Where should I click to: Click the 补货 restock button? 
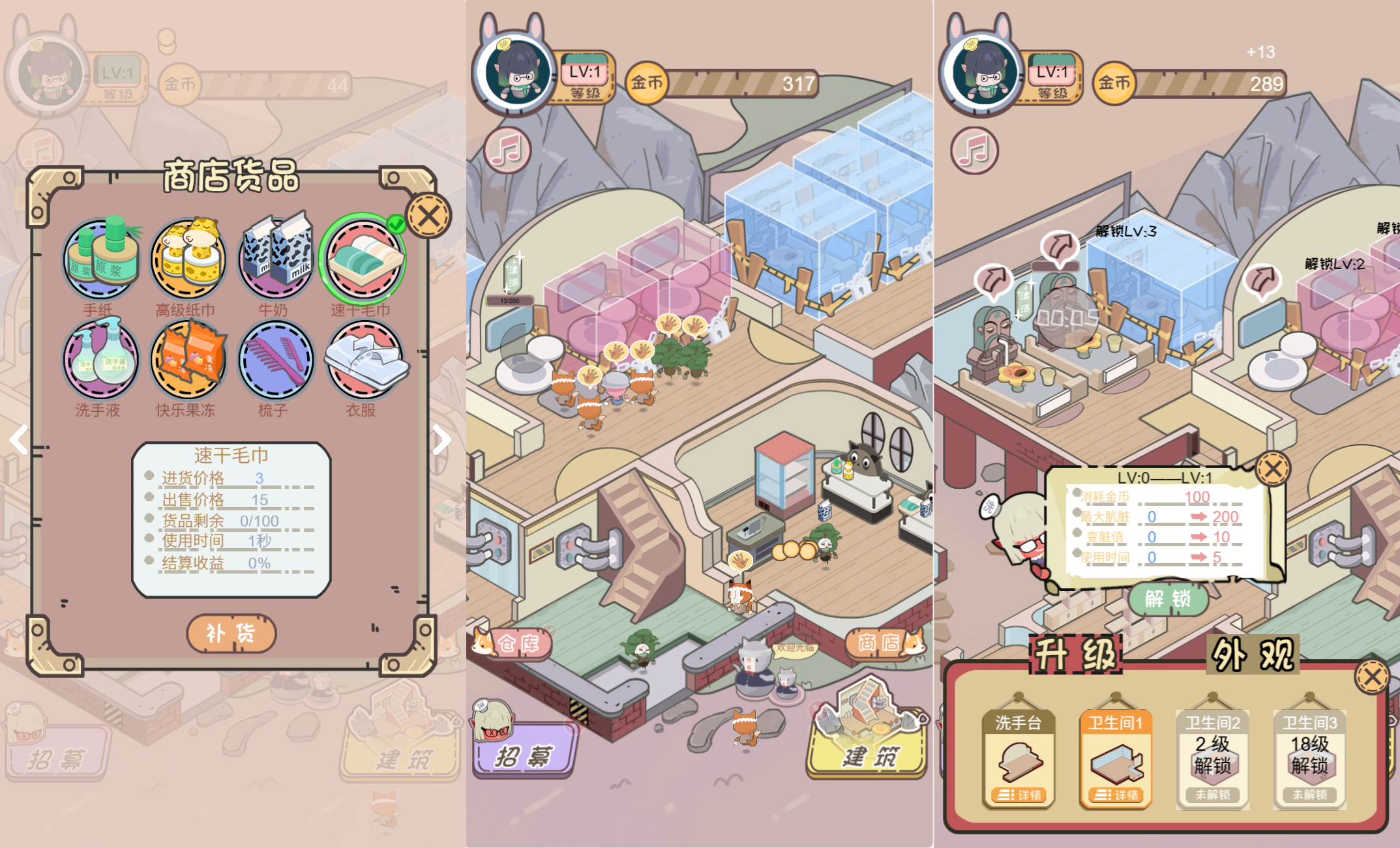tap(231, 633)
